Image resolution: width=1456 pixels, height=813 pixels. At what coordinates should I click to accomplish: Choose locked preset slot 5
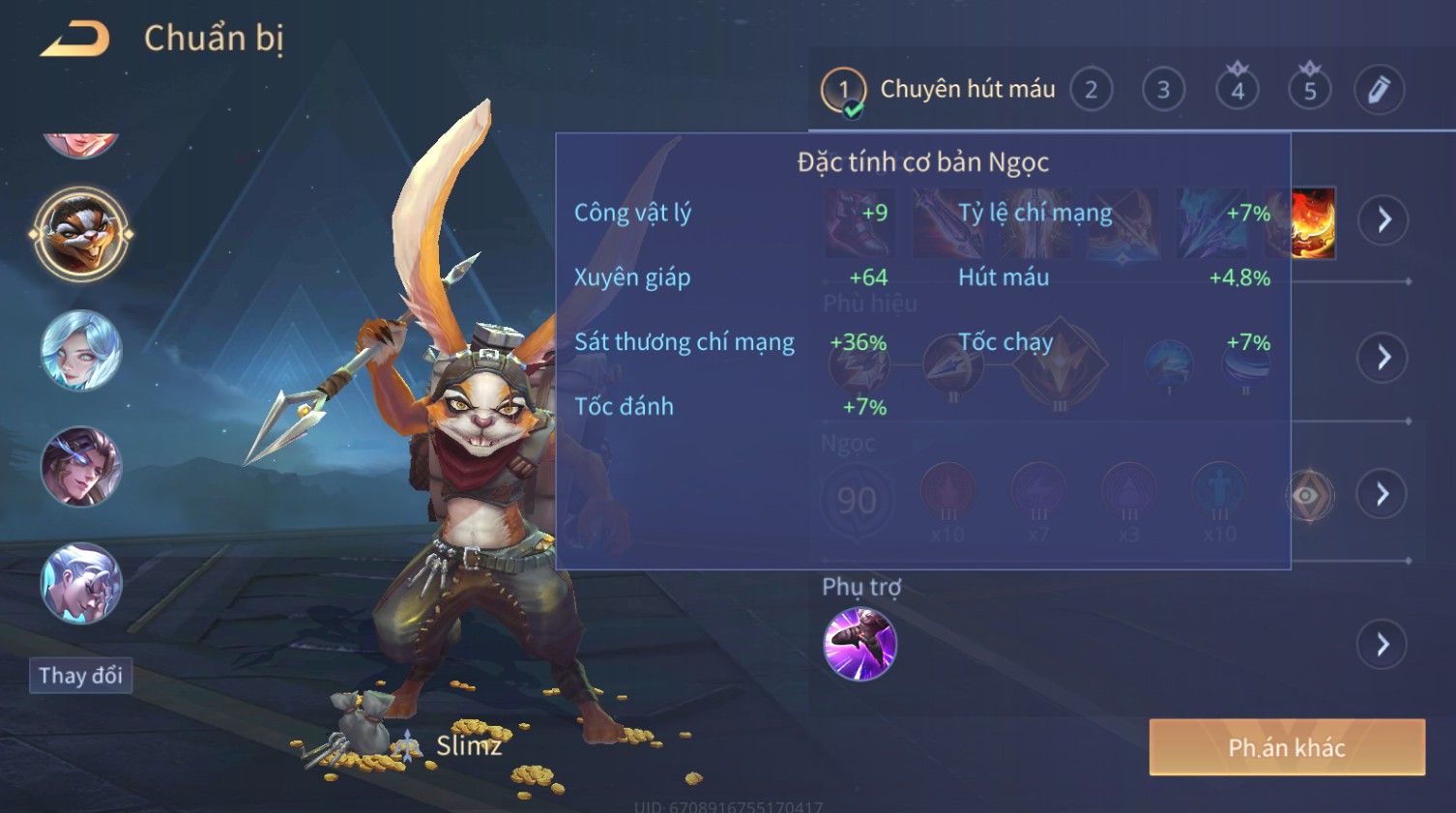1310,91
